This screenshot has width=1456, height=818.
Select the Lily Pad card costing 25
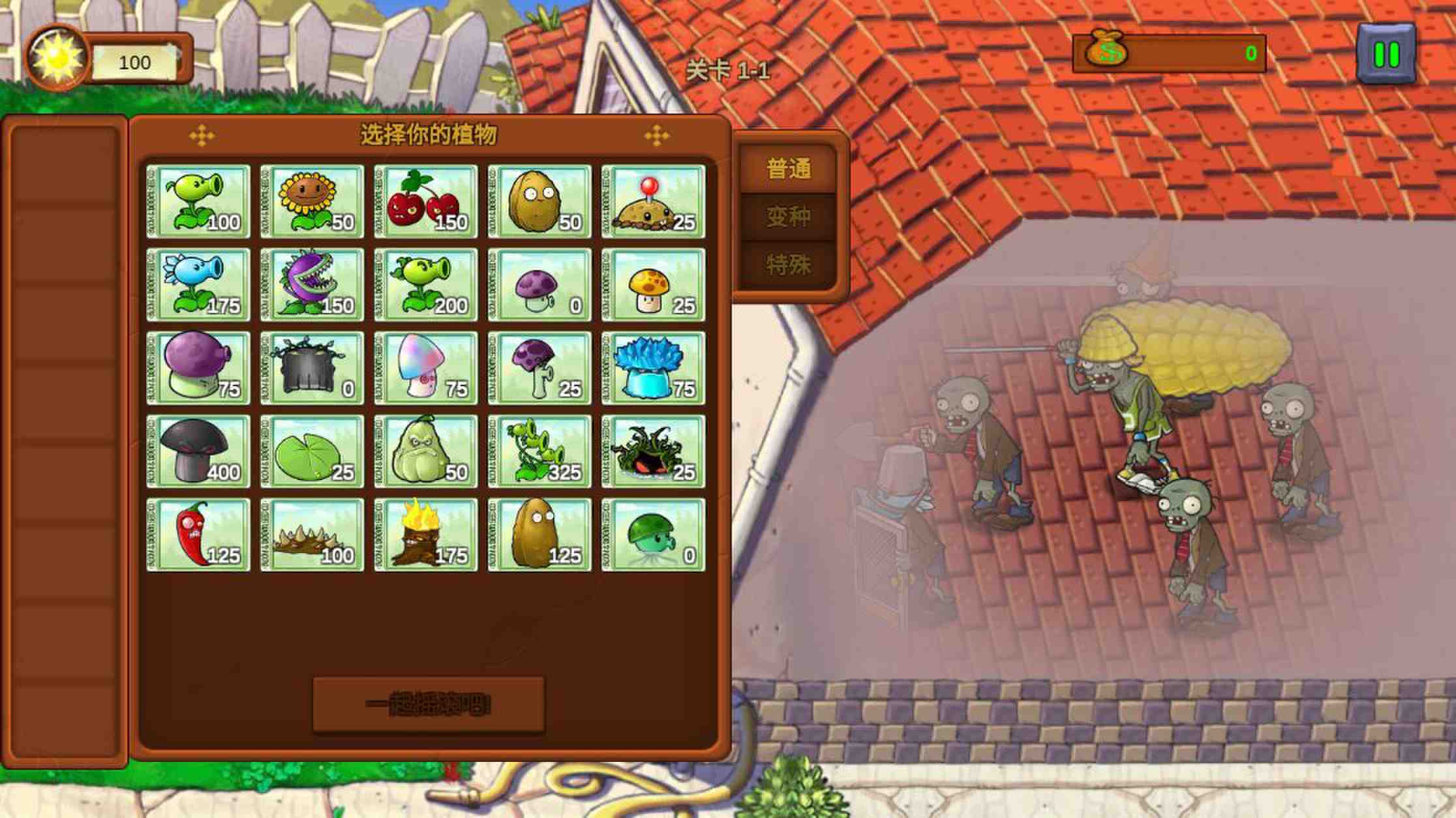313,451
